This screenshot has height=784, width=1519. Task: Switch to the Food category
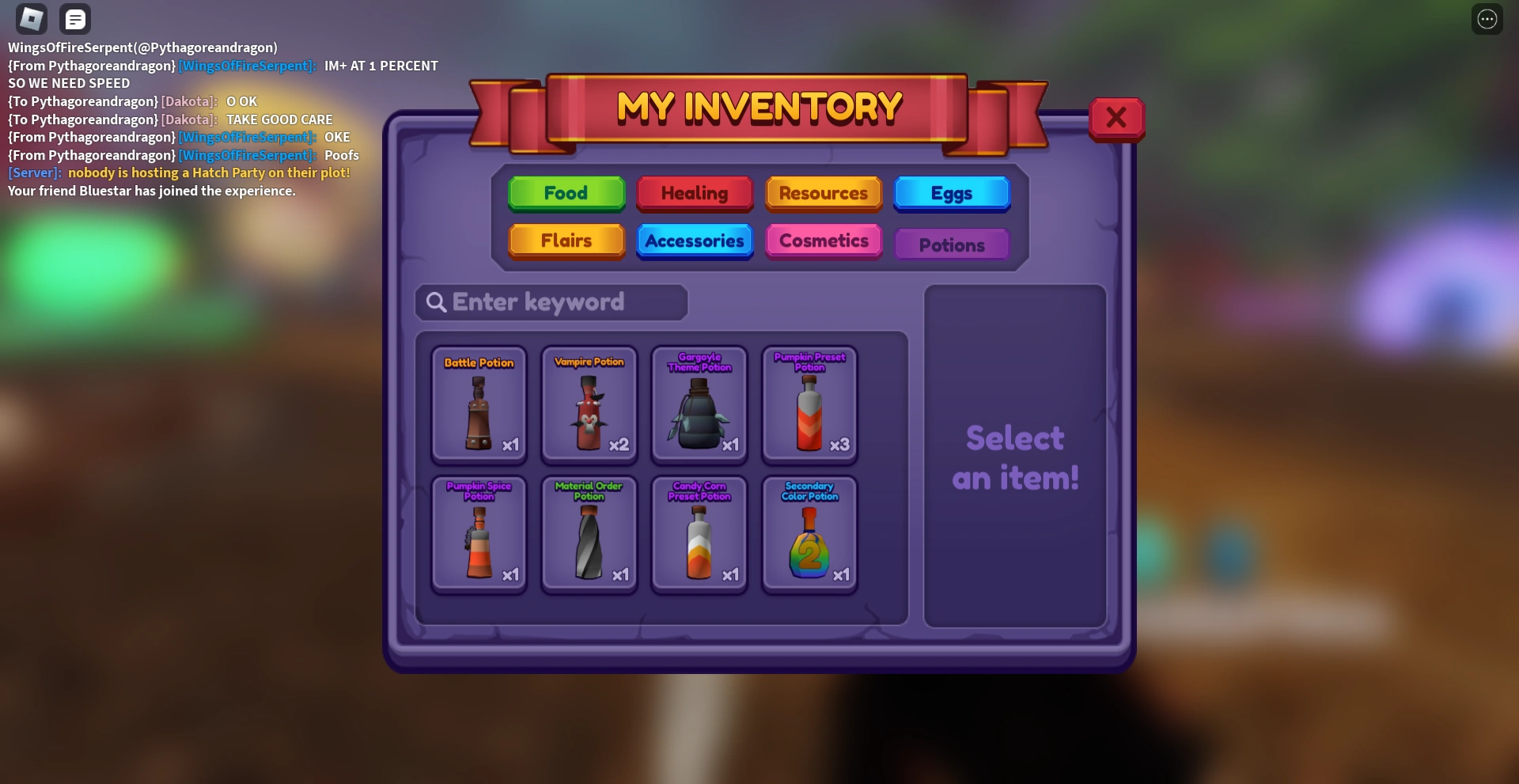[566, 193]
